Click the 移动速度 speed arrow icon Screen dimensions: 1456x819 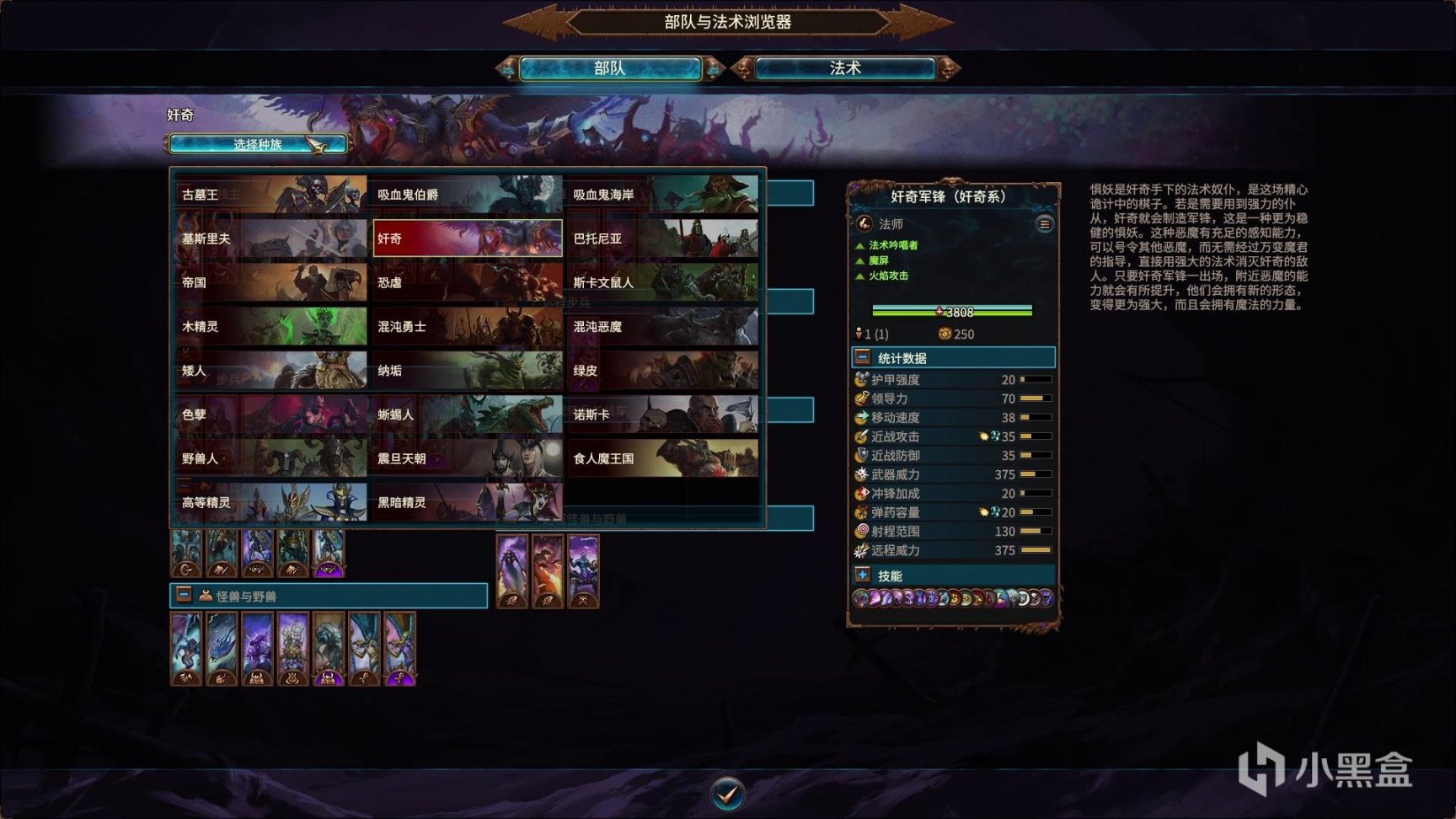pyautogui.click(x=861, y=417)
